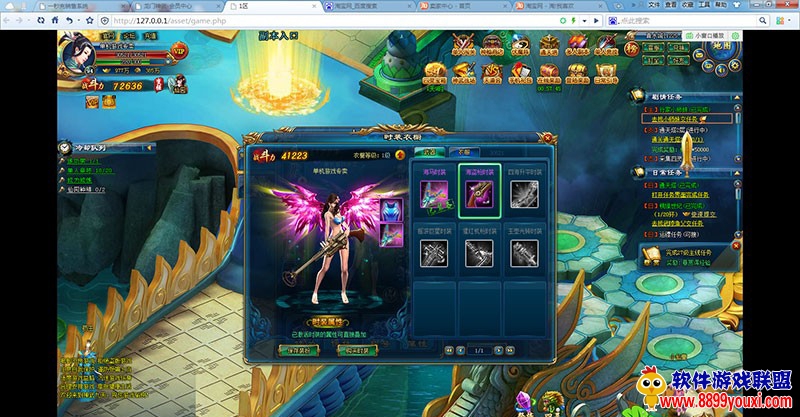The height and width of the screenshot is (417, 800).
Task: Select the 武器 weapons tab
Action: (432, 153)
